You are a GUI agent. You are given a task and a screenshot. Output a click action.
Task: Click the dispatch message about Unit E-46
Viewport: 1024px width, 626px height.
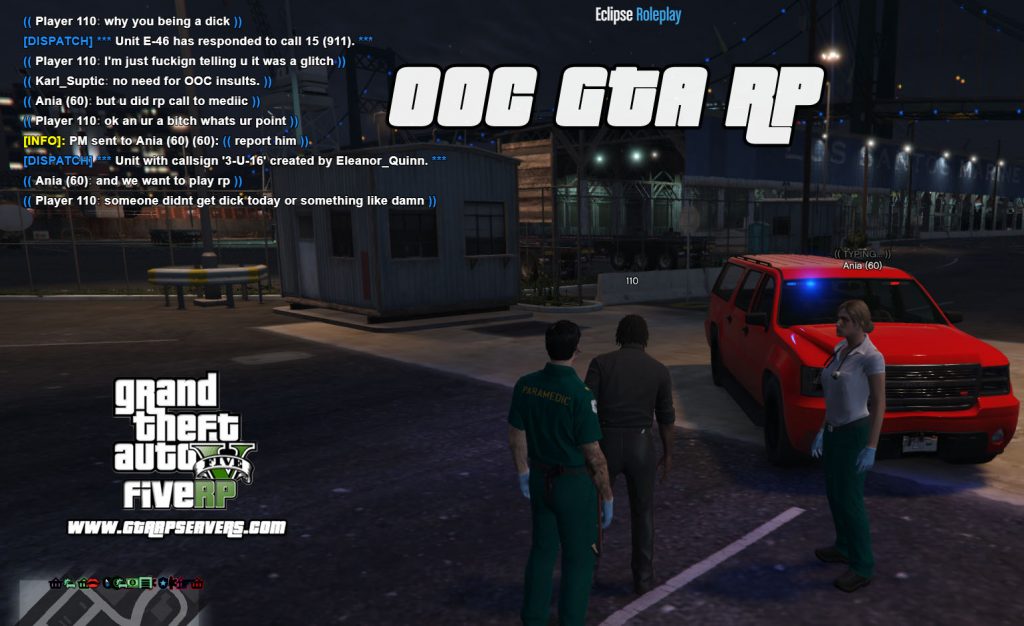197,41
